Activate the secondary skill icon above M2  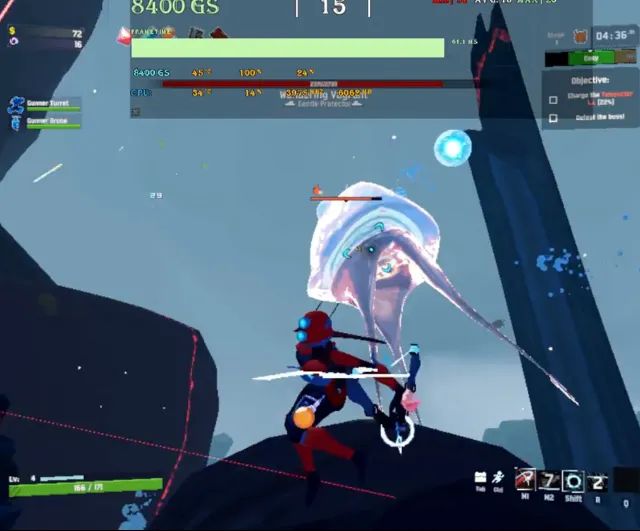[549, 480]
